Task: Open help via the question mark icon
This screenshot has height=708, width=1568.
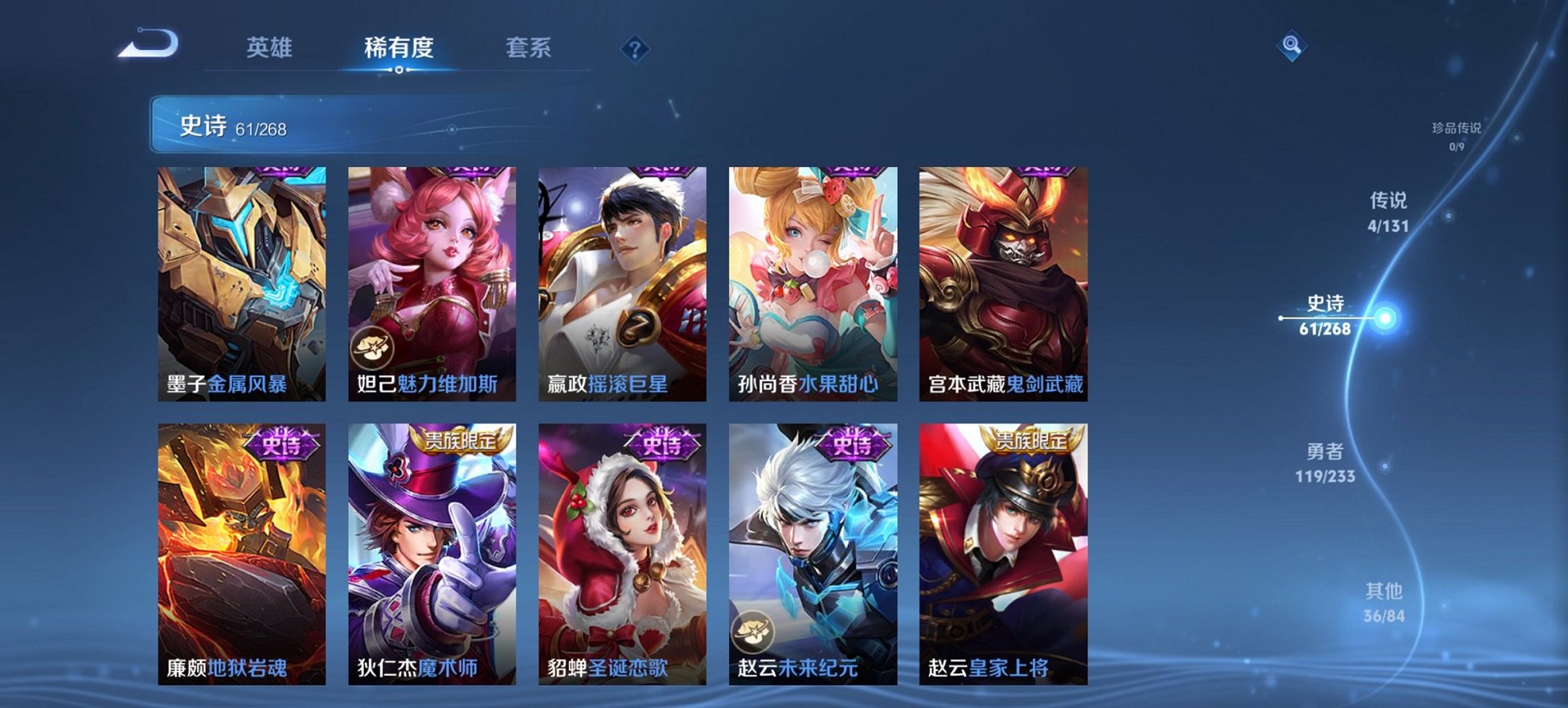Action: click(635, 51)
